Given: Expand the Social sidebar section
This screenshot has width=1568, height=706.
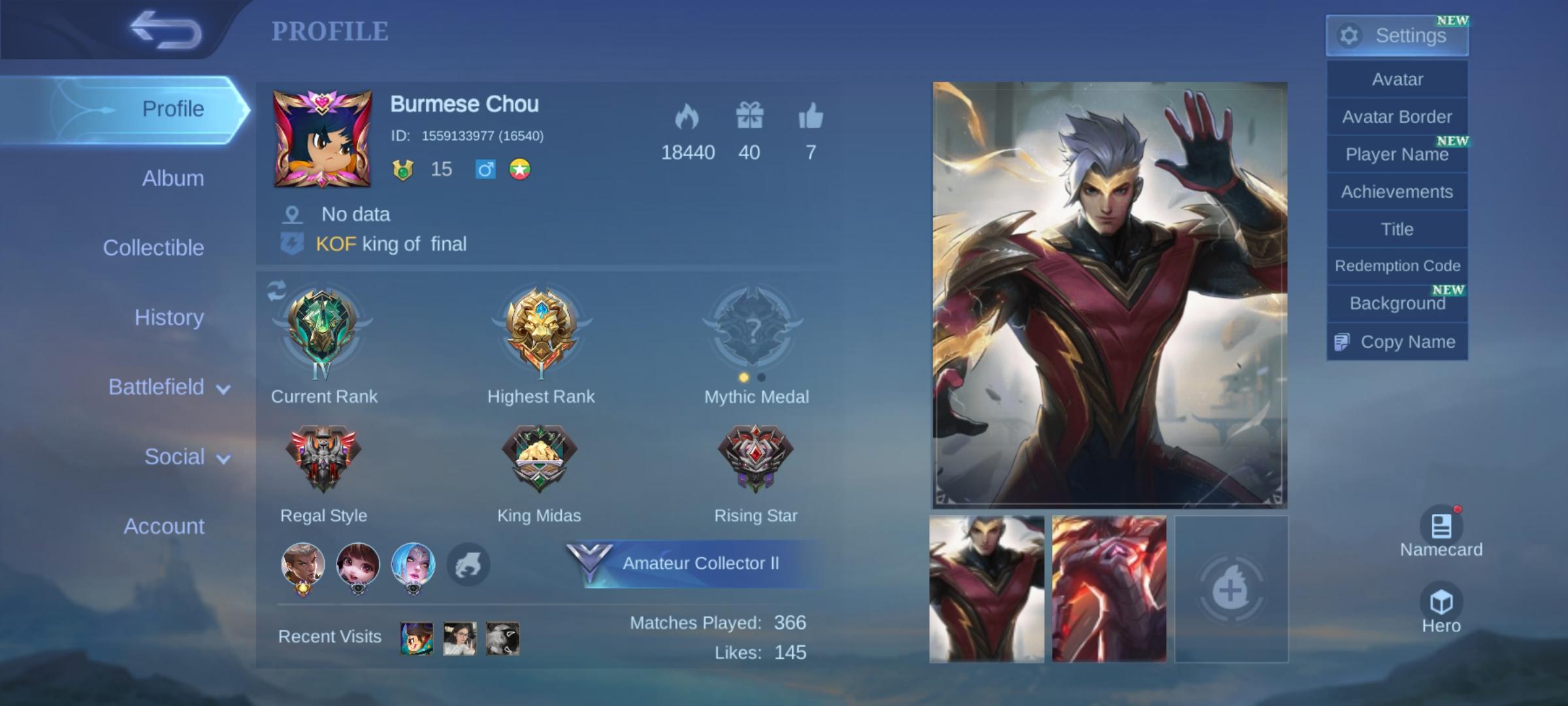Looking at the screenshot, I should [174, 457].
